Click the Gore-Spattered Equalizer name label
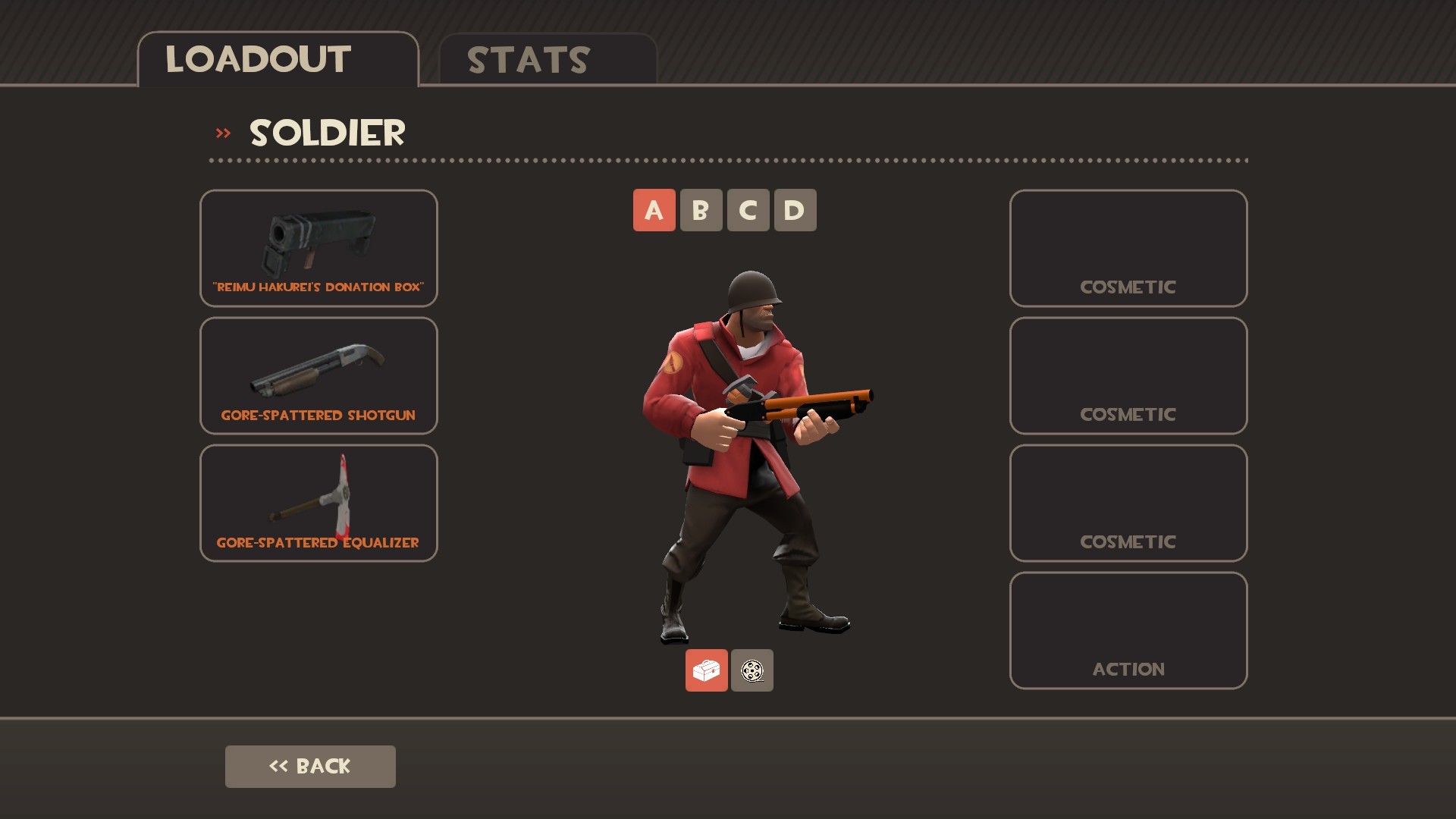The height and width of the screenshot is (819, 1456). [x=318, y=542]
